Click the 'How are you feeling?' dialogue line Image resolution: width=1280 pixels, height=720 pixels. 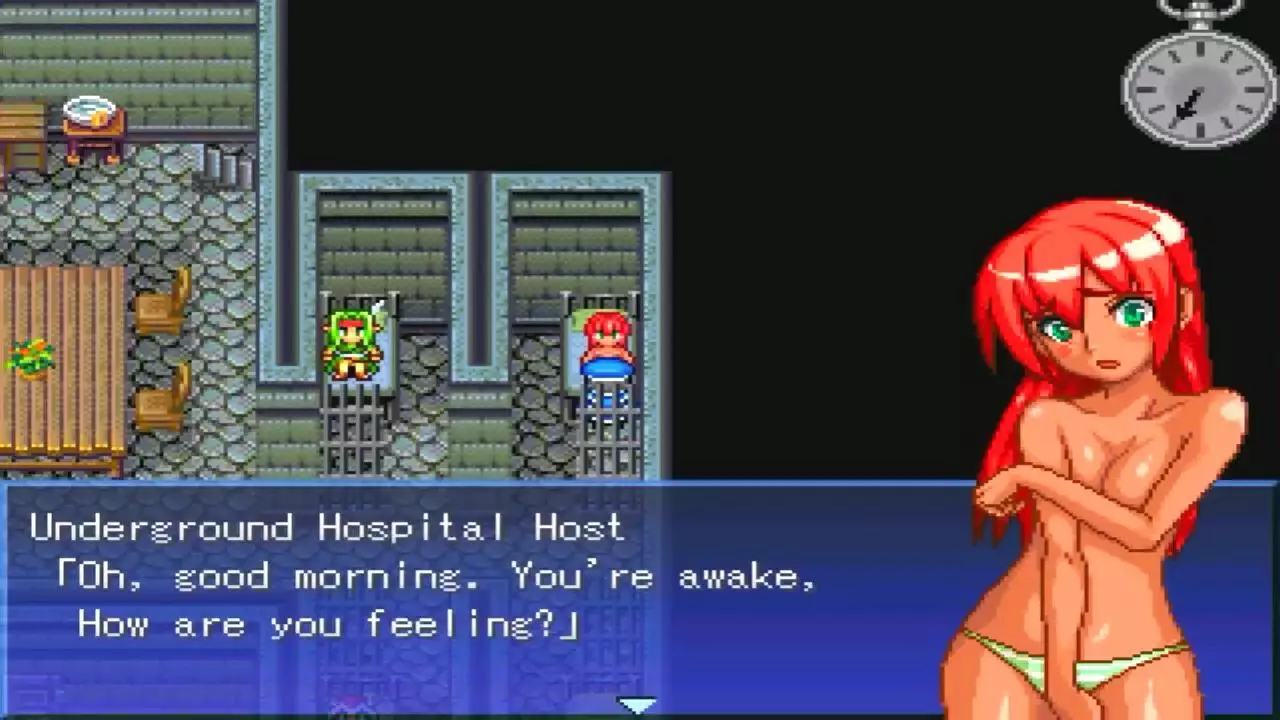(x=330, y=624)
